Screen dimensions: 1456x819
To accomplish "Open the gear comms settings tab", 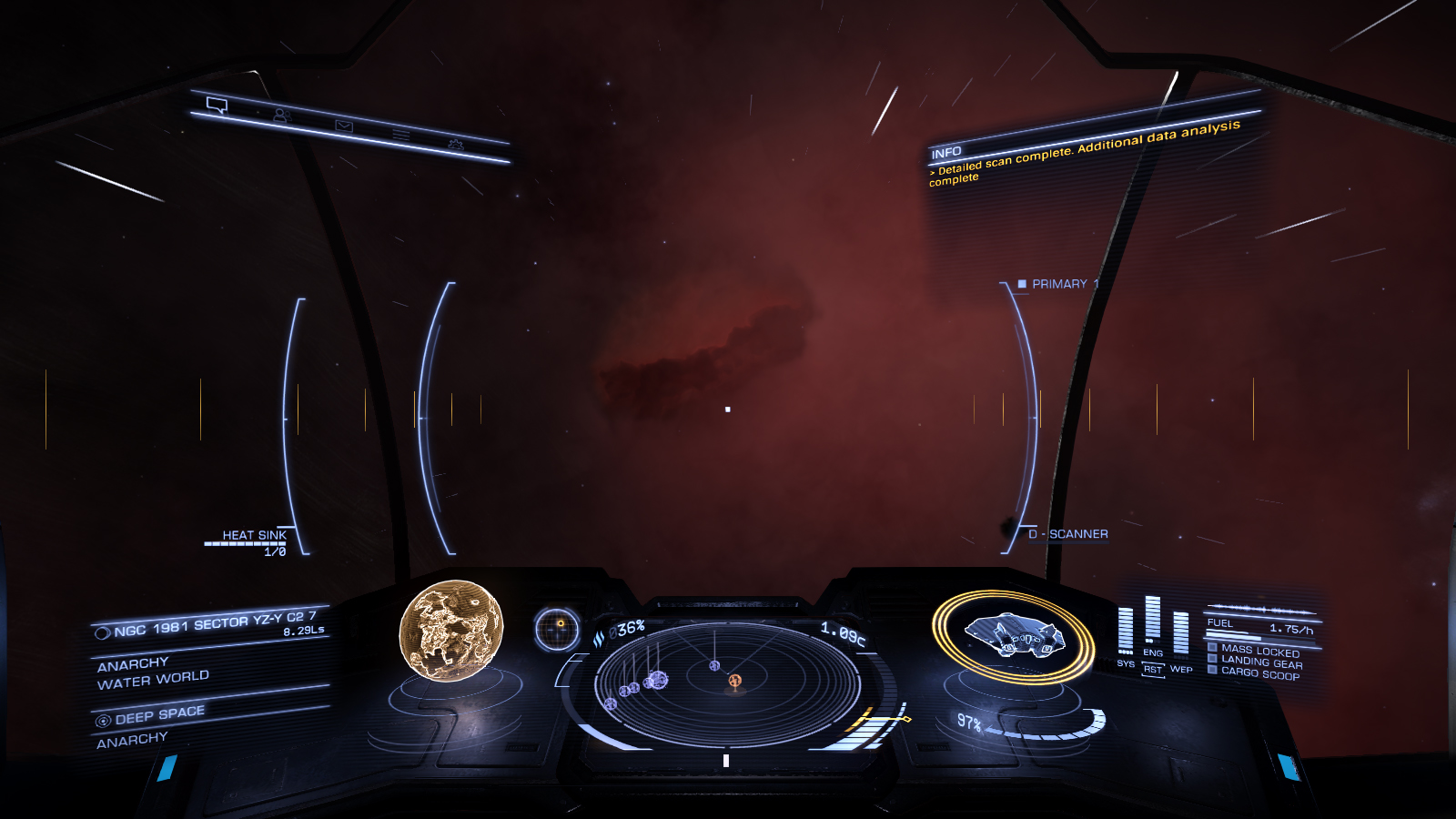I will (455, 145).
